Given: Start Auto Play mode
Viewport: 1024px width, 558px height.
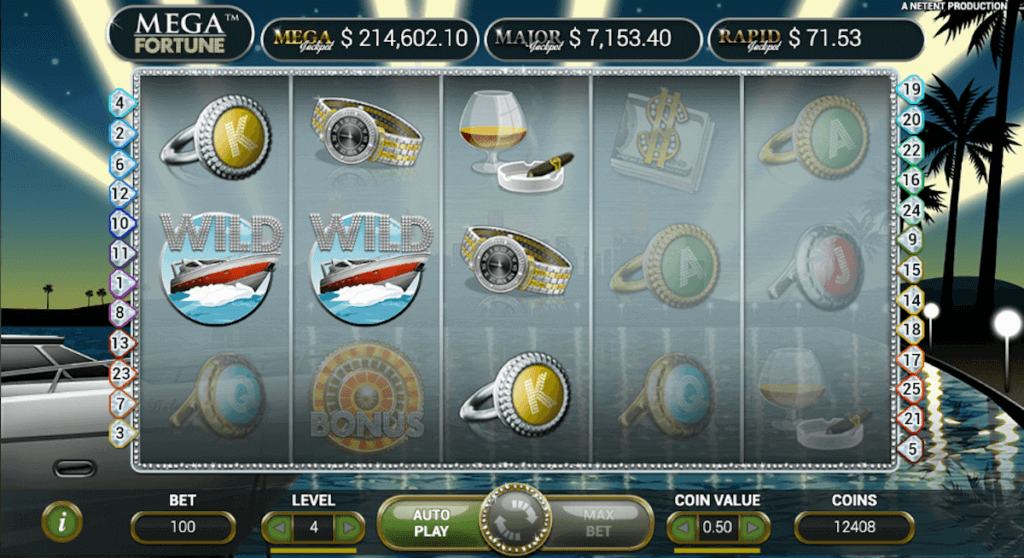Looking at the screenshot, I should point(431,522).
